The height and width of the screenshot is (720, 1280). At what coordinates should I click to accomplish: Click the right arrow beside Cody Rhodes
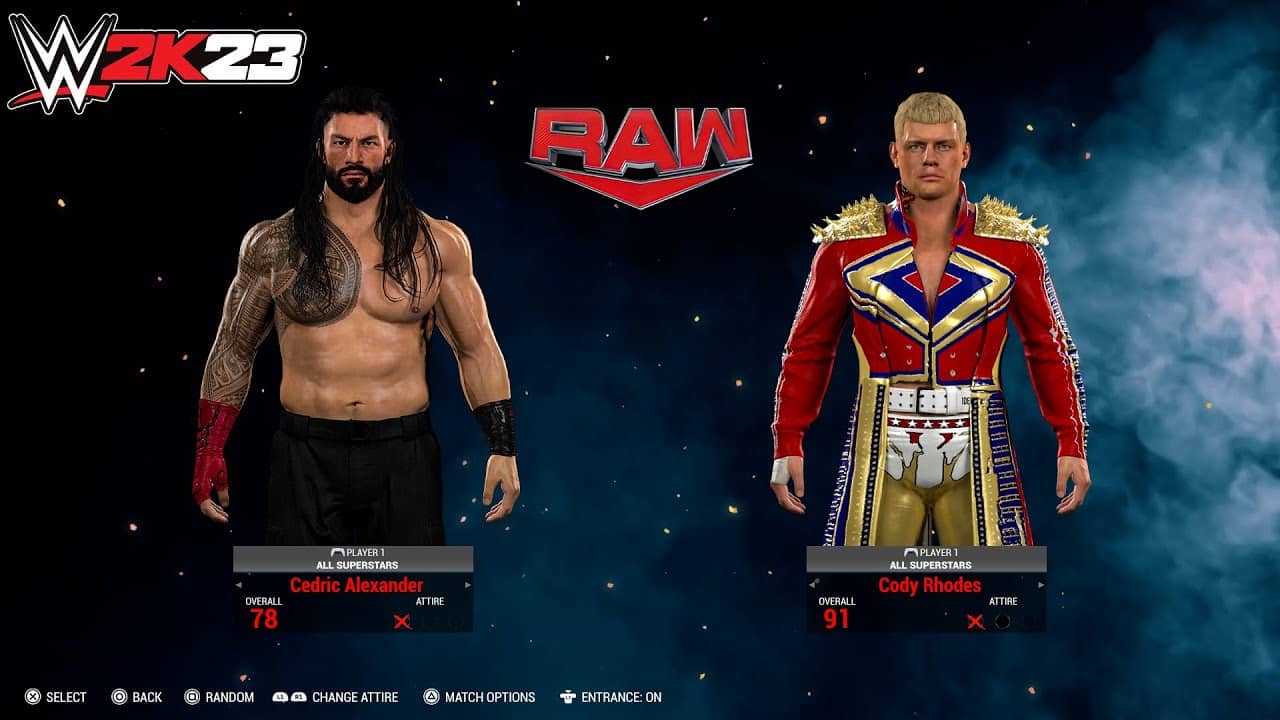point(1041,584)
